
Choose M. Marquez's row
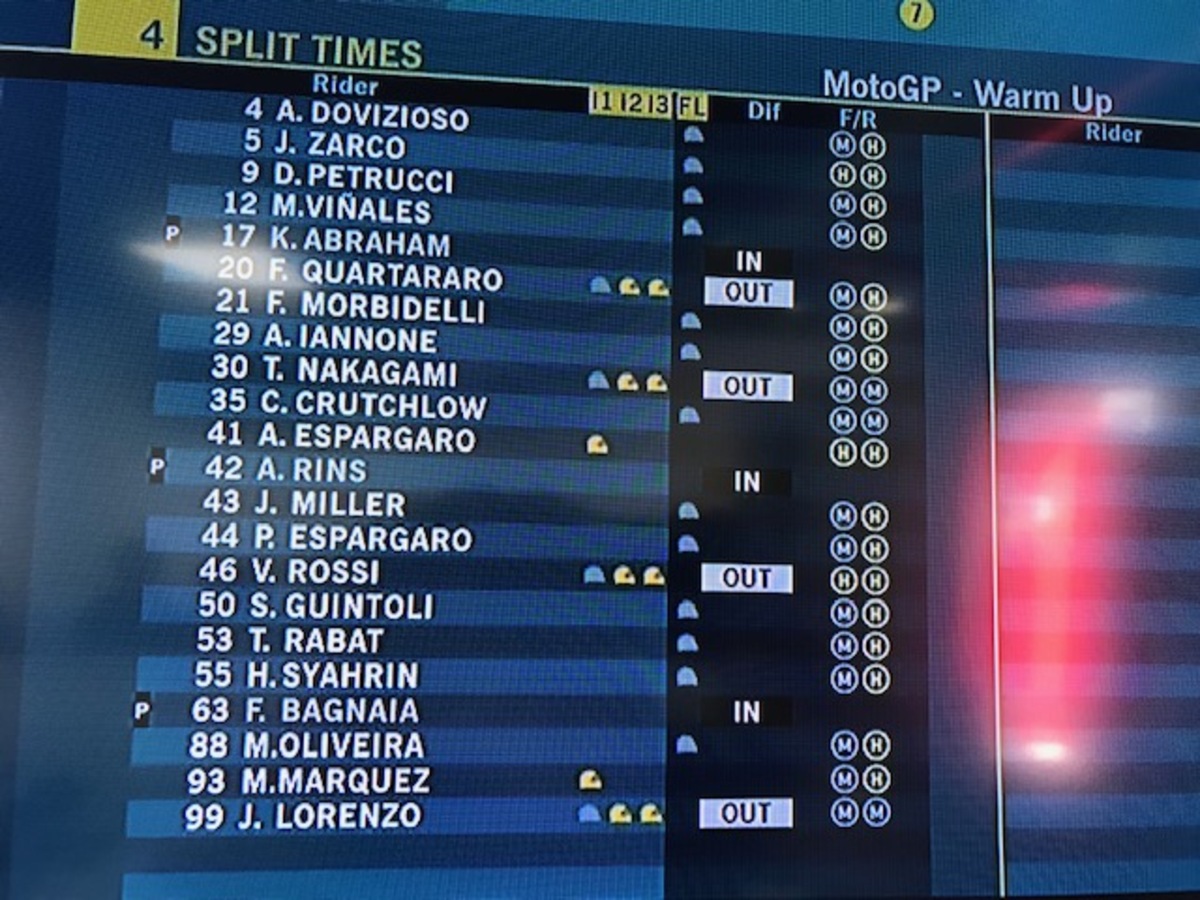[336, 781]
